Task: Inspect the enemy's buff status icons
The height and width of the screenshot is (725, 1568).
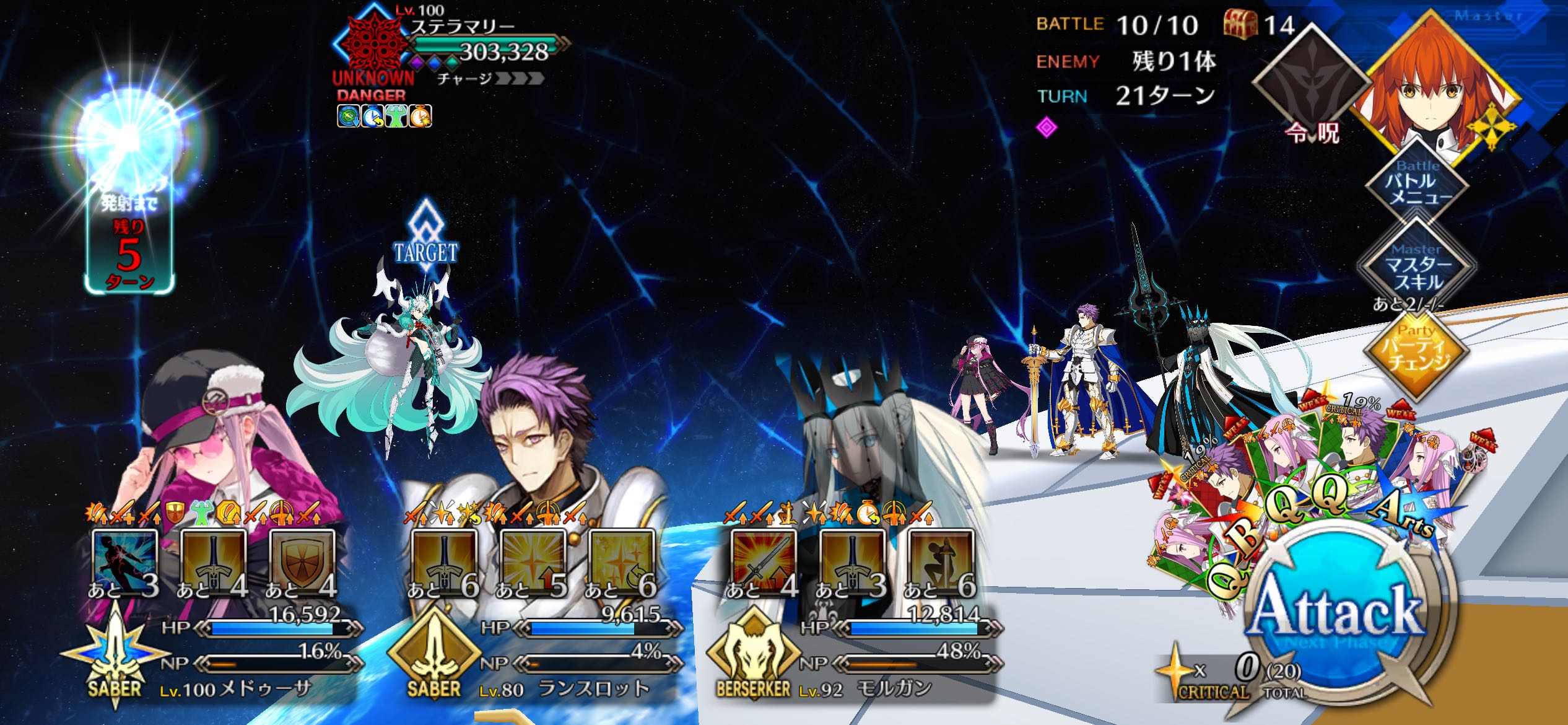Action: coord(385,116)
